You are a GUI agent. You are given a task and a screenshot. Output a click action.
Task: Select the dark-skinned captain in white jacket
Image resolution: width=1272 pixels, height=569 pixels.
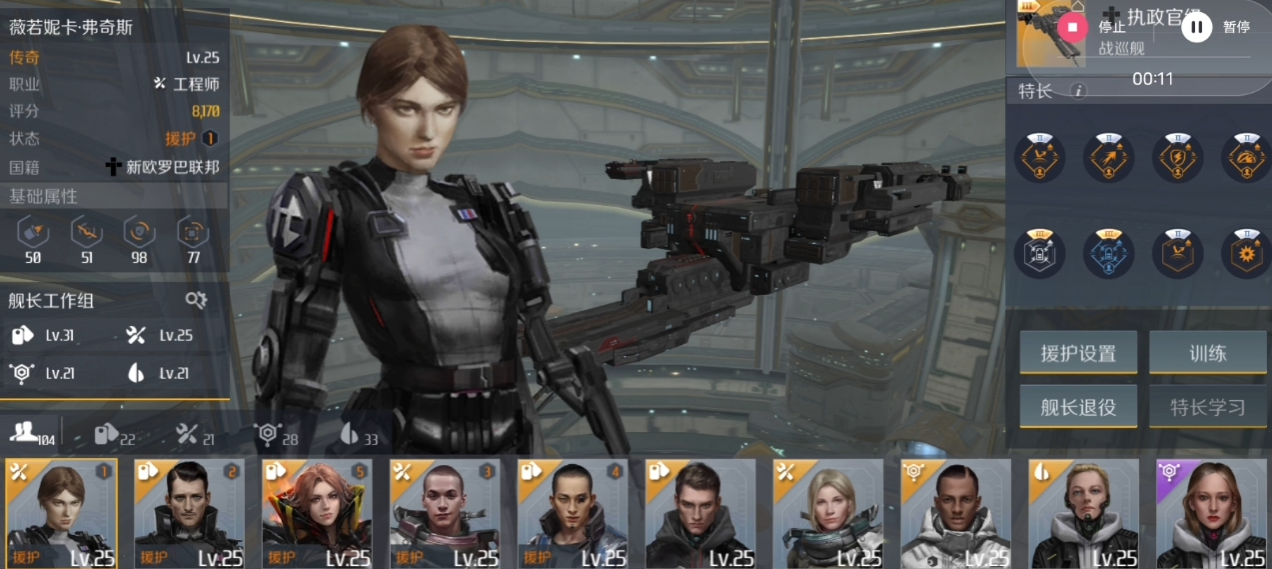pos(956,514)
